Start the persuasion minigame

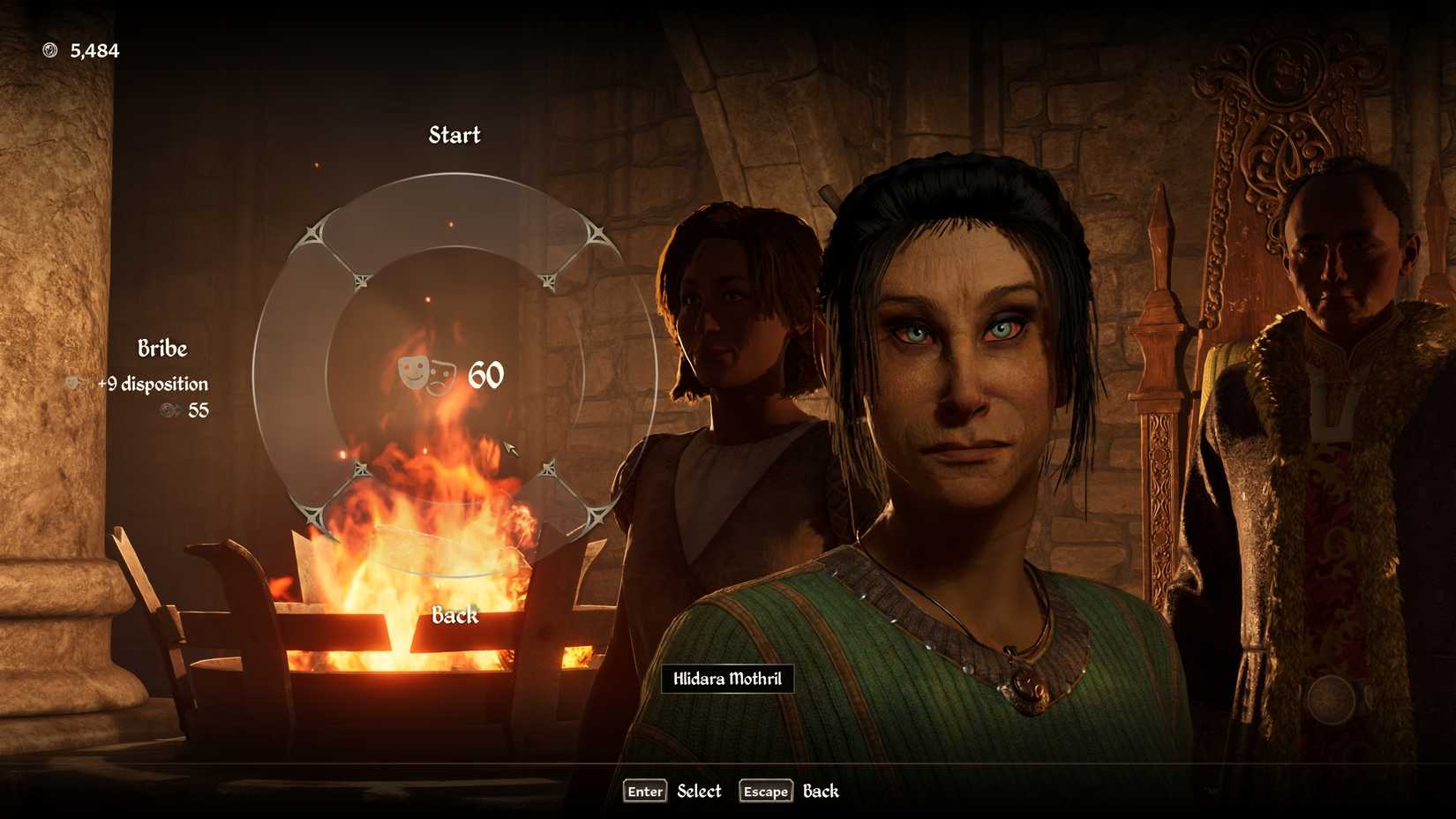click(x=454, y=135)
